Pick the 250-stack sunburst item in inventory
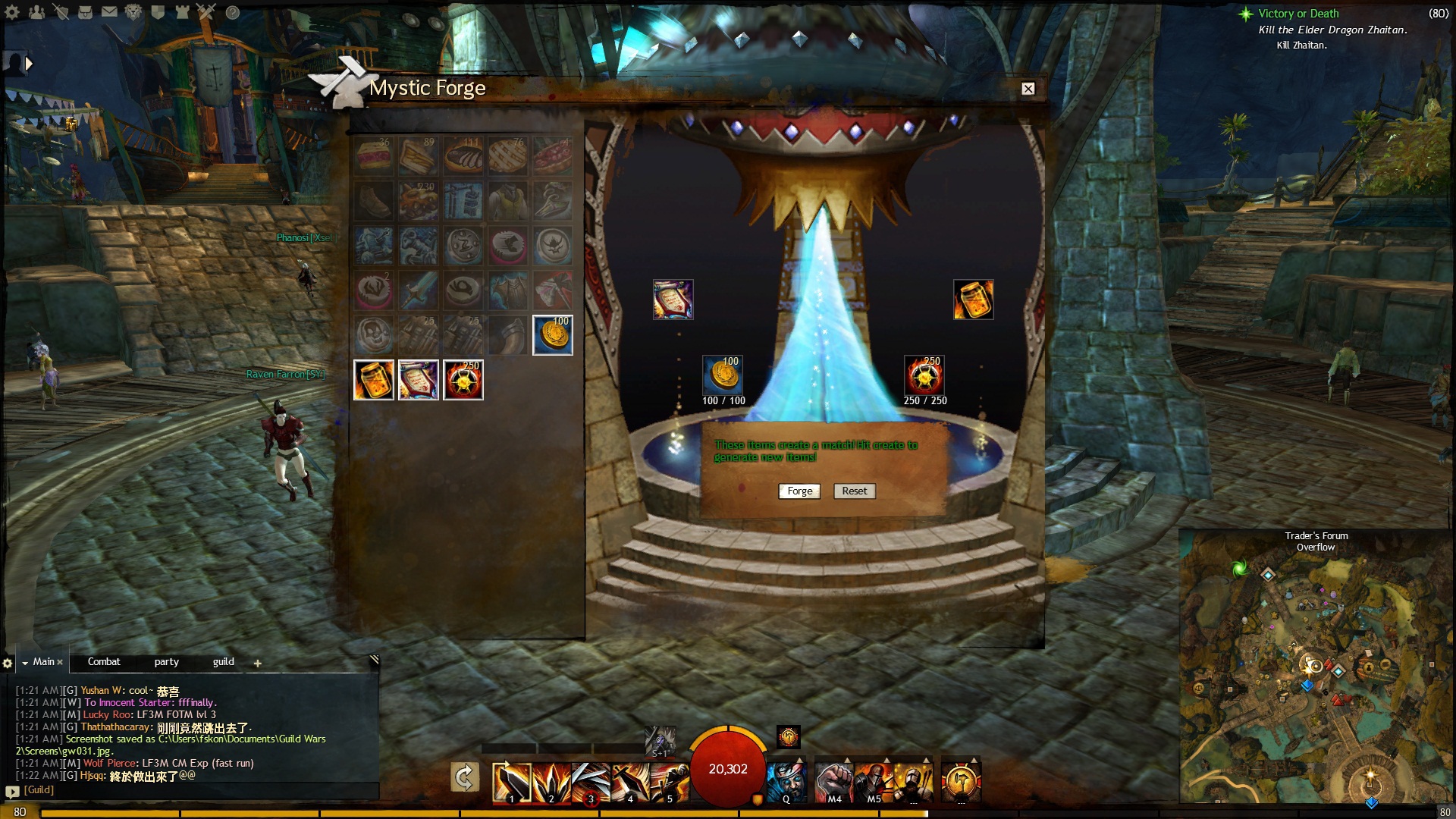Image resolution: width=1456 pixels, height=819 pixels. tap(463, 380)
